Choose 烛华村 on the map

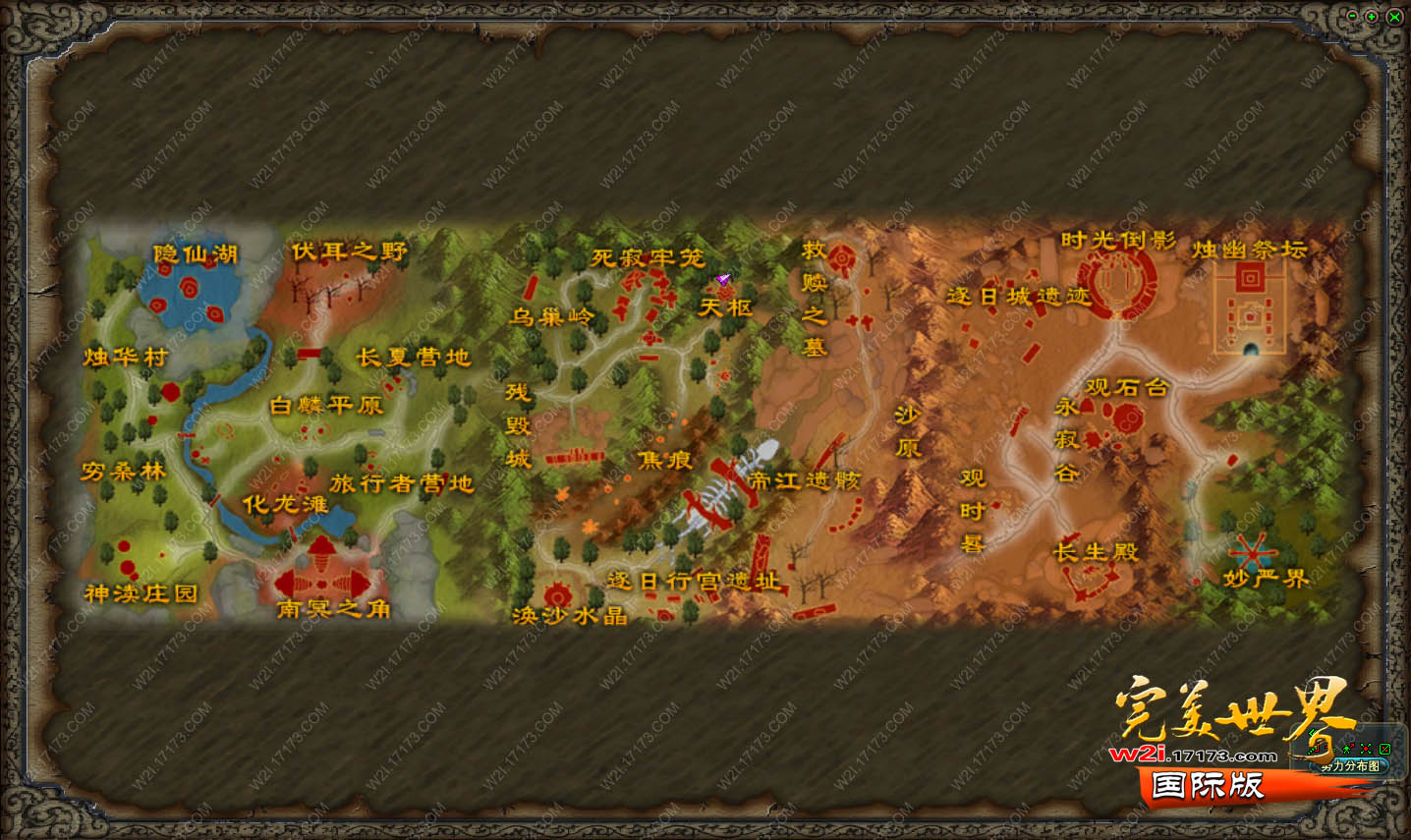(125, 357)
